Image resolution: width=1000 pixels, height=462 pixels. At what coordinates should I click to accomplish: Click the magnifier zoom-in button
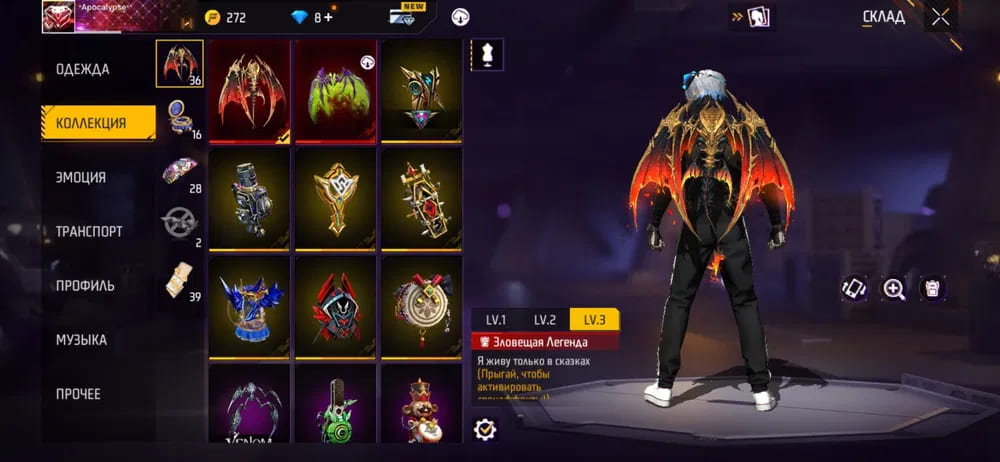click(893, 288)
